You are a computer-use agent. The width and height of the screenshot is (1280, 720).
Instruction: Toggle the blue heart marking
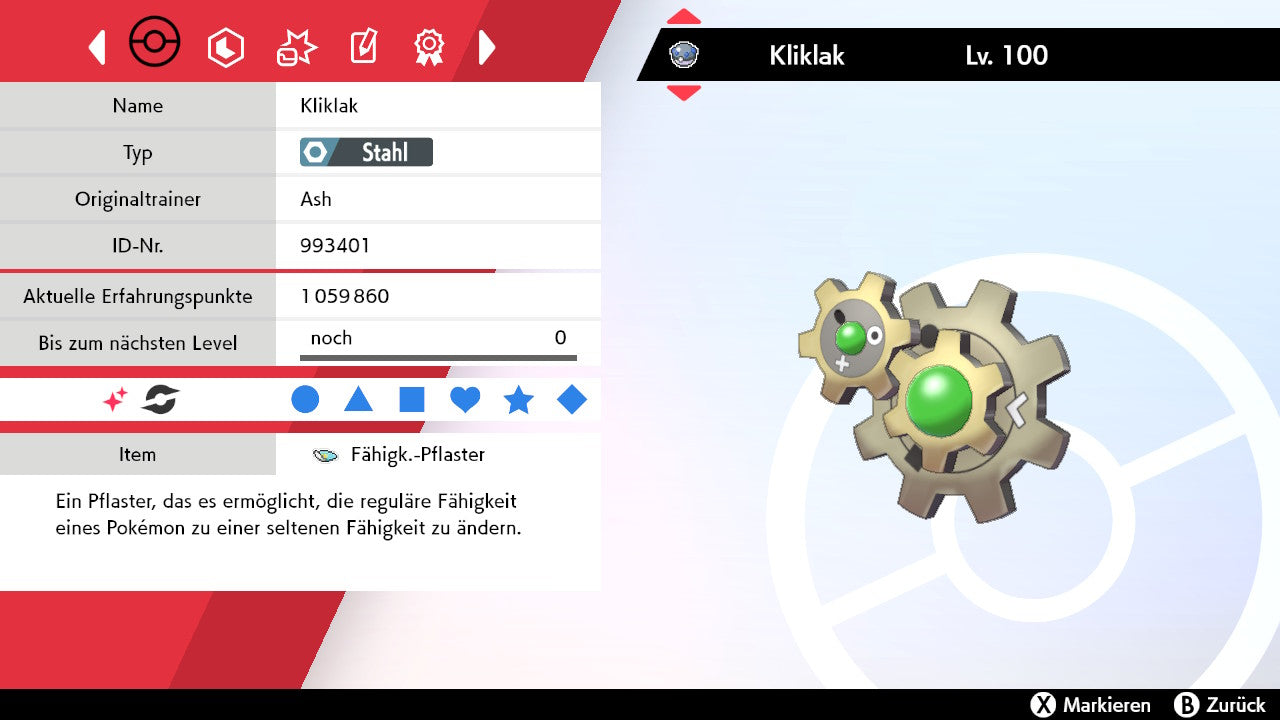tap(465, 400)
